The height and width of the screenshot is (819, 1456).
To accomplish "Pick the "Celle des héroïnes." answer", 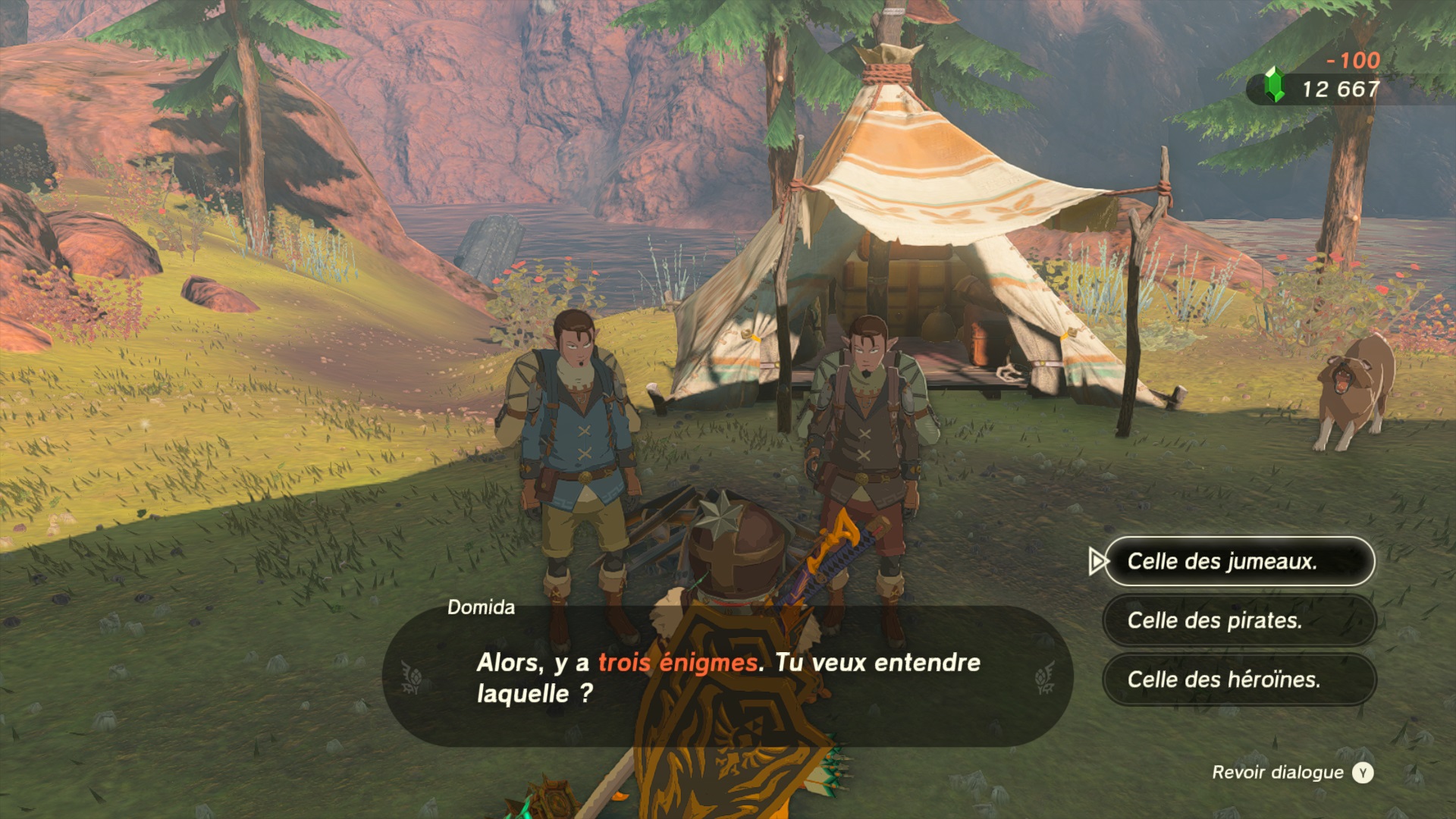I will pyautogui.click(x=1238, y=679).
